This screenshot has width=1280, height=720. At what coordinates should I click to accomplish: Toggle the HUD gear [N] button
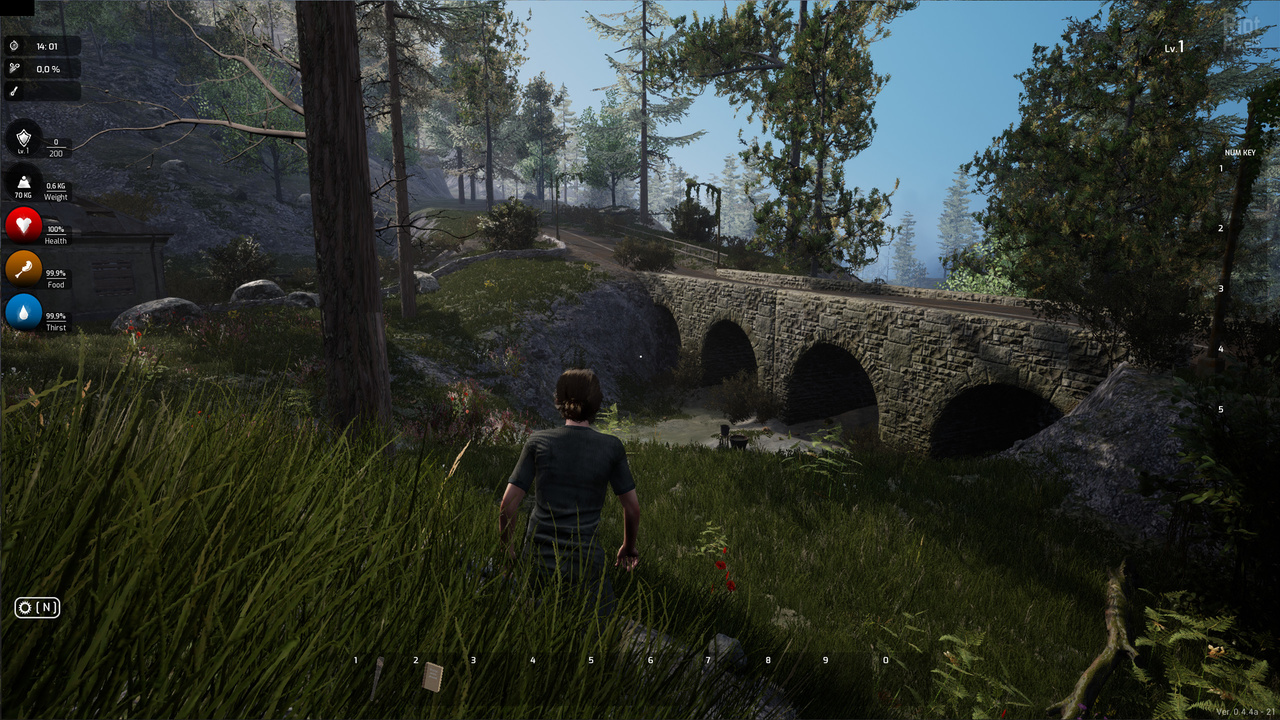(36, 606)
